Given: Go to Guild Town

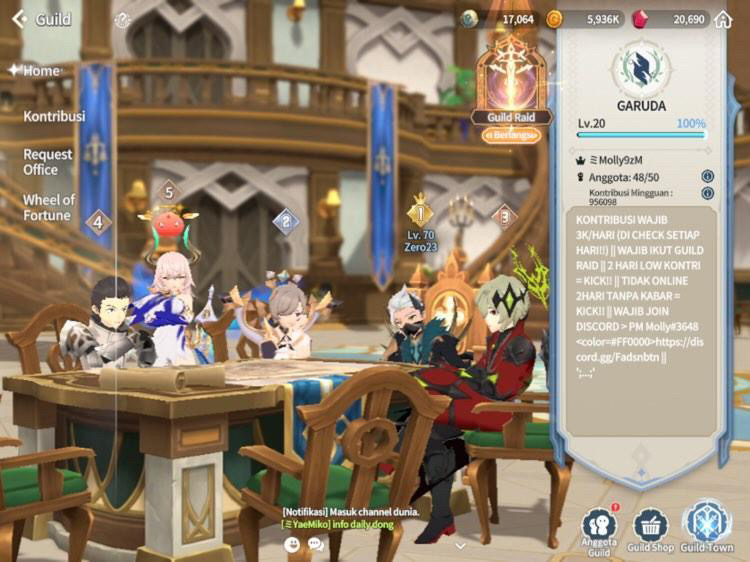Looking at the screenshot, I should [708, 528].
